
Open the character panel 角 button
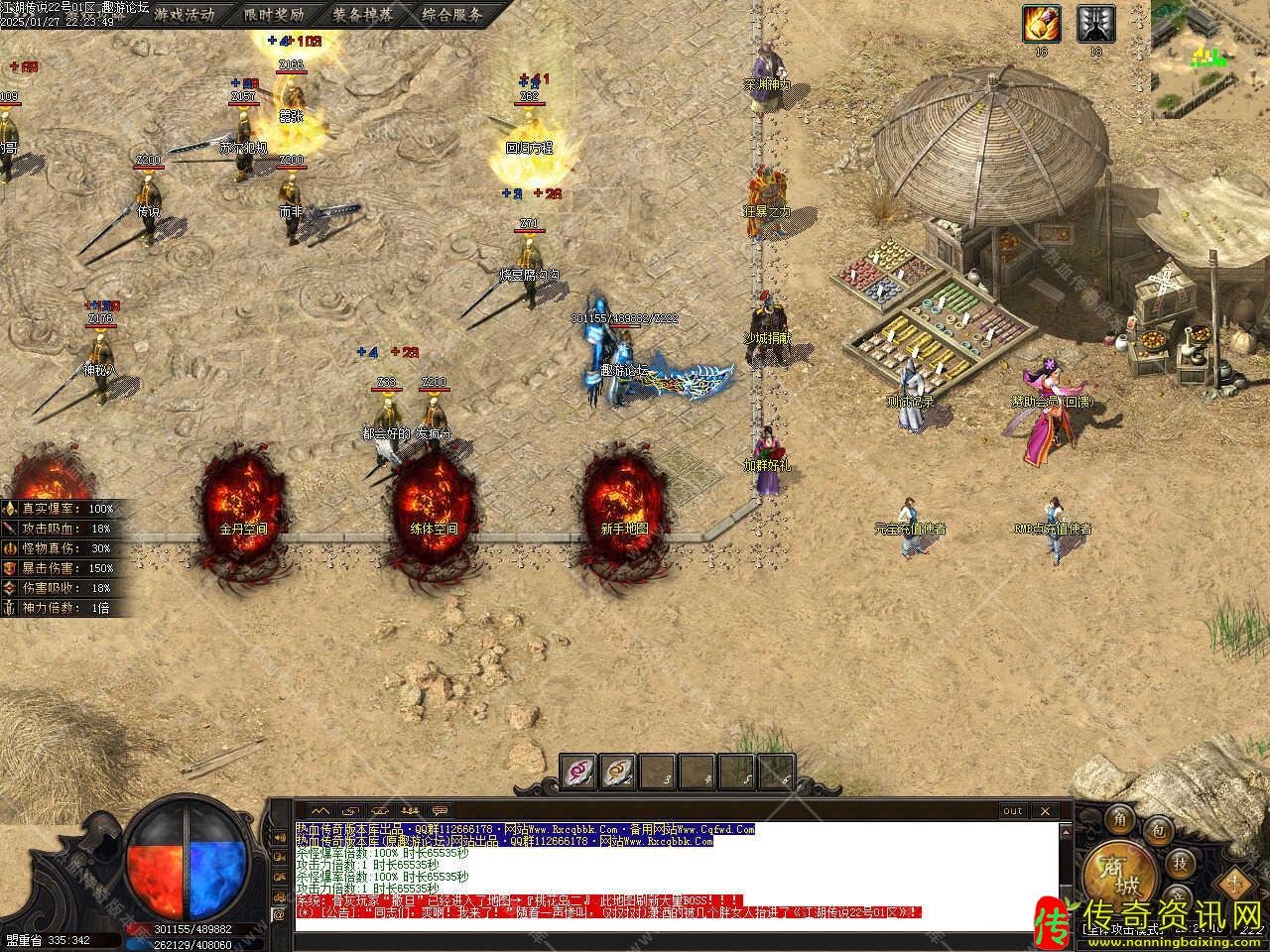pyautogui.click(x=1120, y=819)
